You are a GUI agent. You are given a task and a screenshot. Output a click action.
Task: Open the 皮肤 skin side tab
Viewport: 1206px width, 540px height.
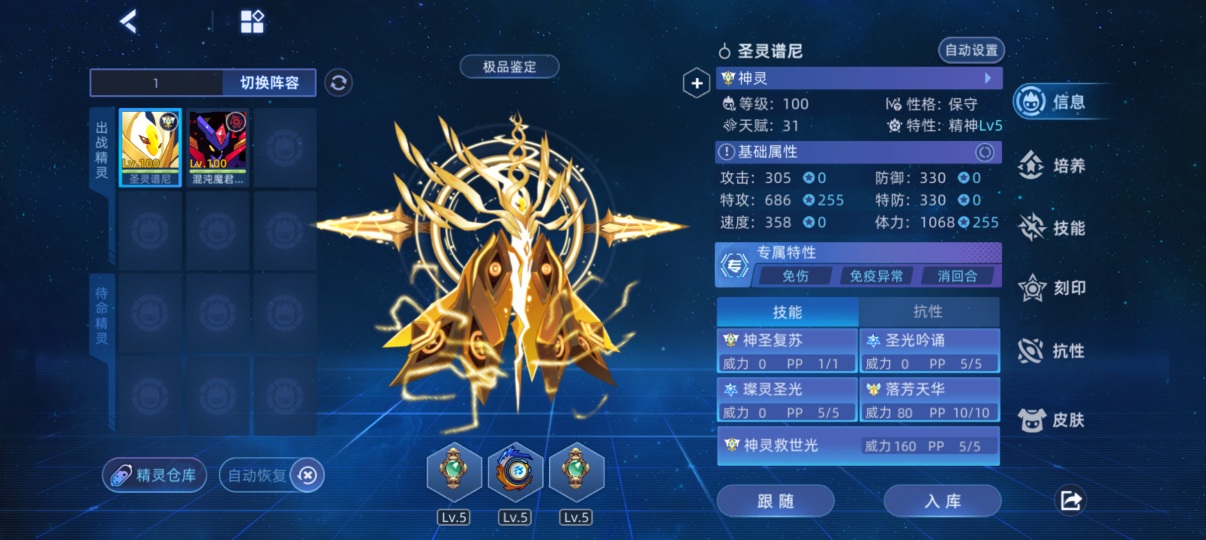tap(1054, 420)
